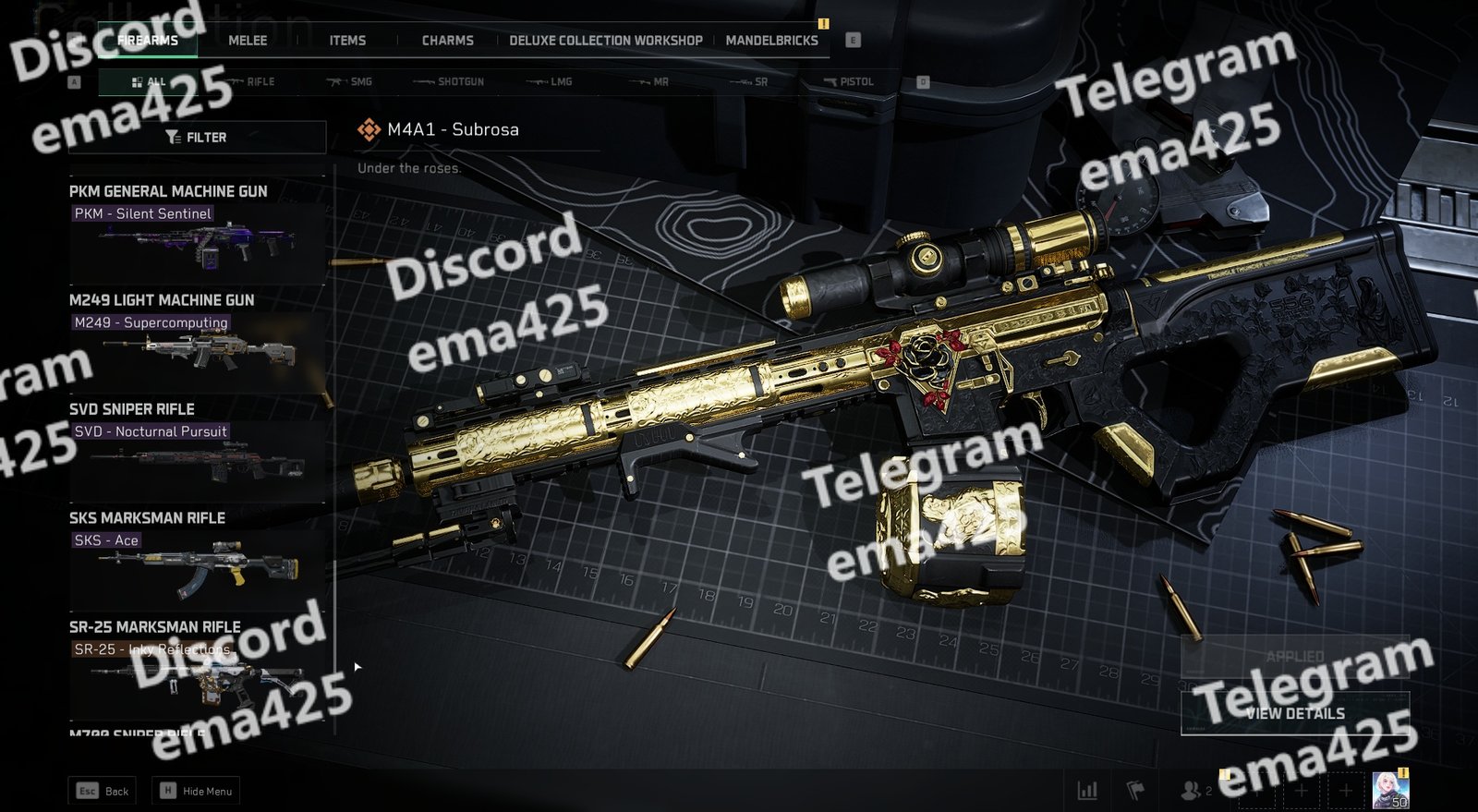Click the Hide Menu button
This screenshot has height=812, width=1478.
pos(198,791)
